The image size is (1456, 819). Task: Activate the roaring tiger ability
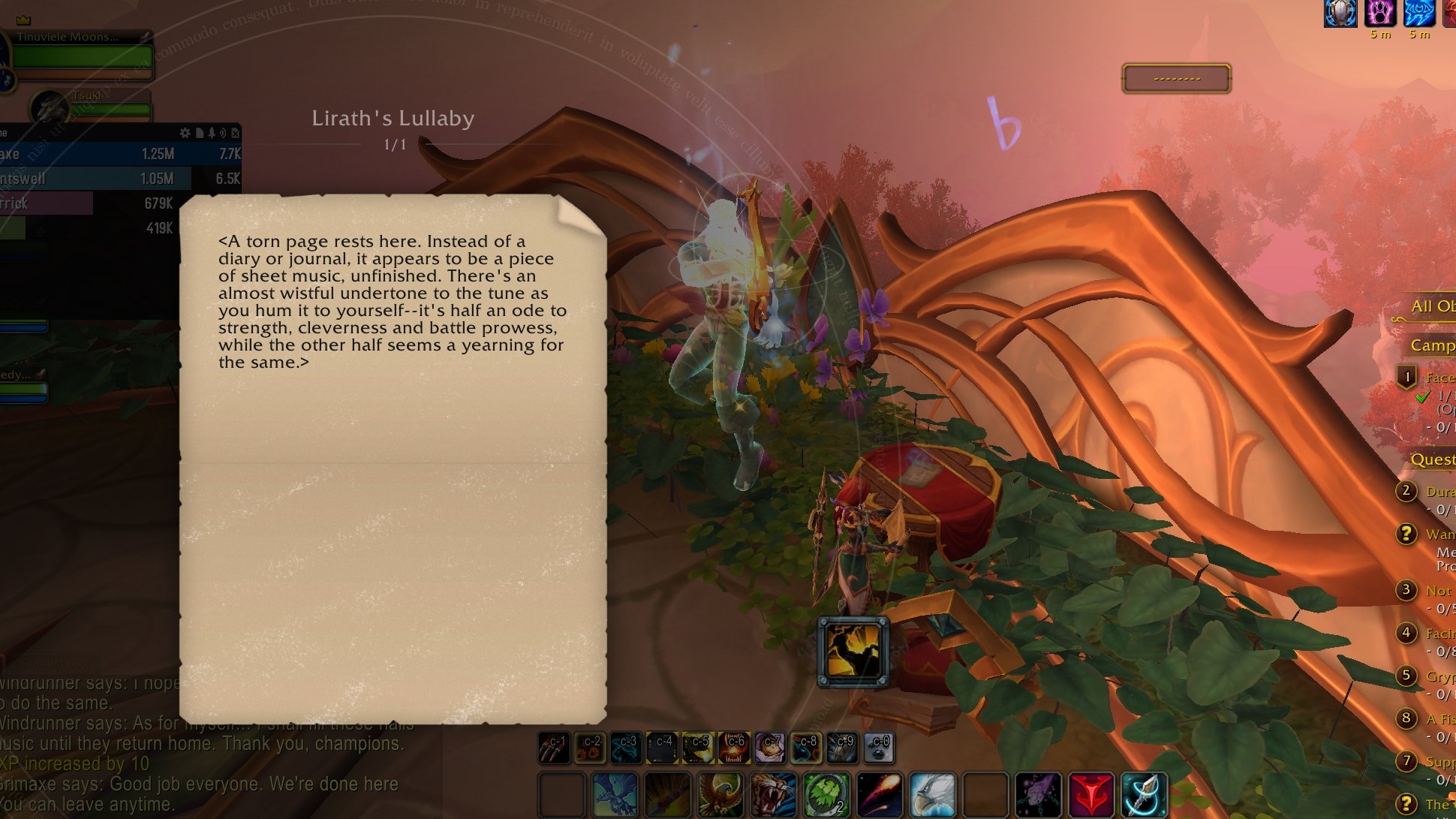coord(772,794)
